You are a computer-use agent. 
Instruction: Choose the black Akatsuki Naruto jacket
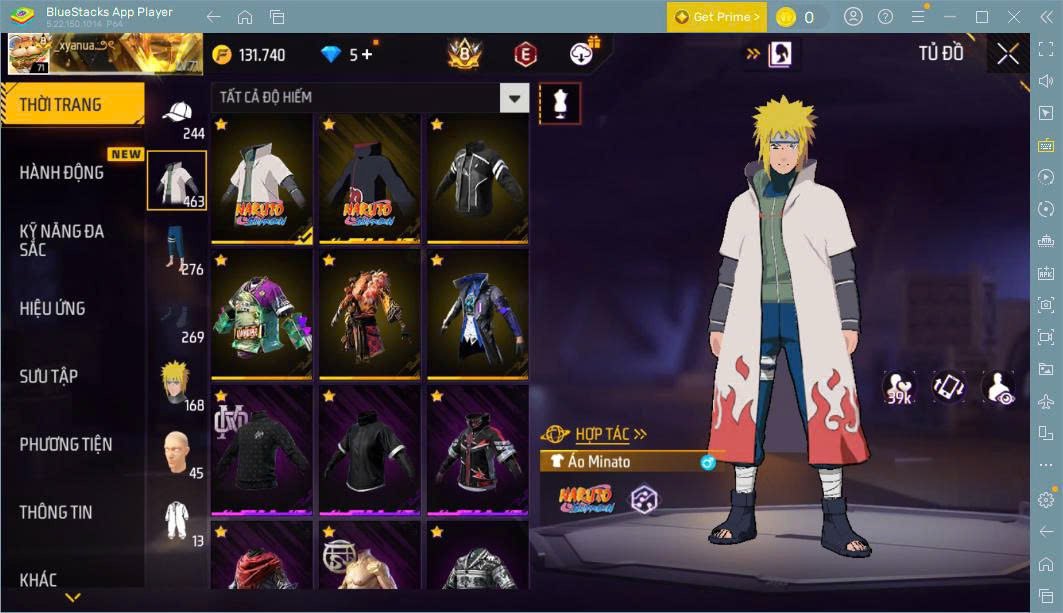coord(369,180)
